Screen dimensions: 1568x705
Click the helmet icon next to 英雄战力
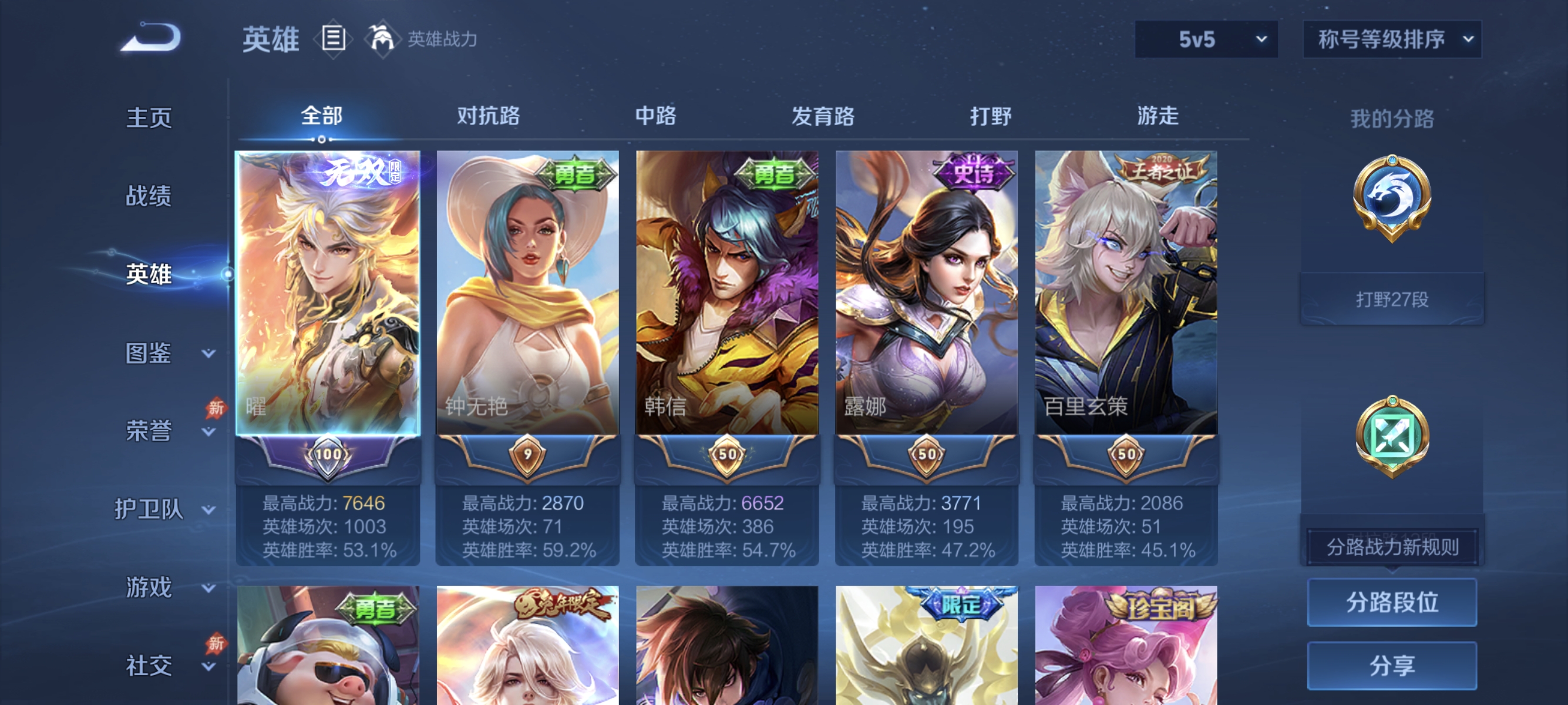381,38
